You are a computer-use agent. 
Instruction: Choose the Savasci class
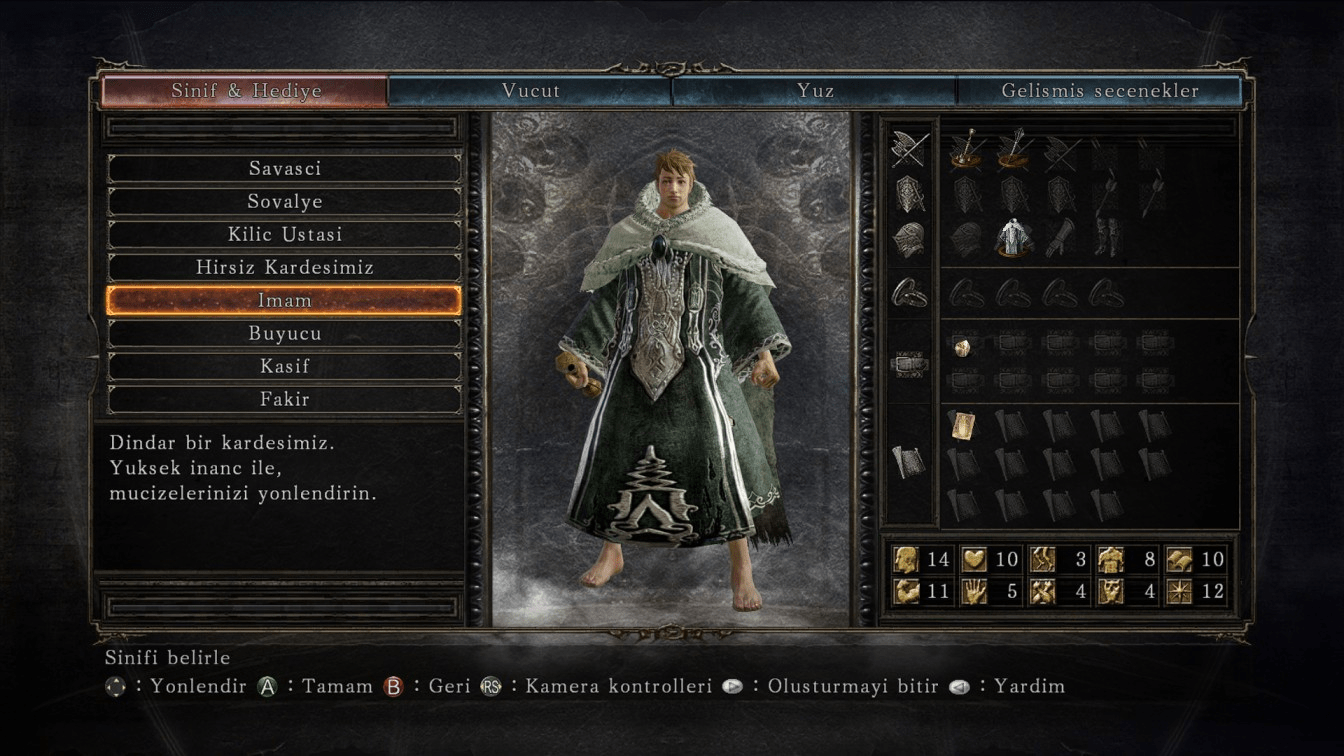click(284, 169)
